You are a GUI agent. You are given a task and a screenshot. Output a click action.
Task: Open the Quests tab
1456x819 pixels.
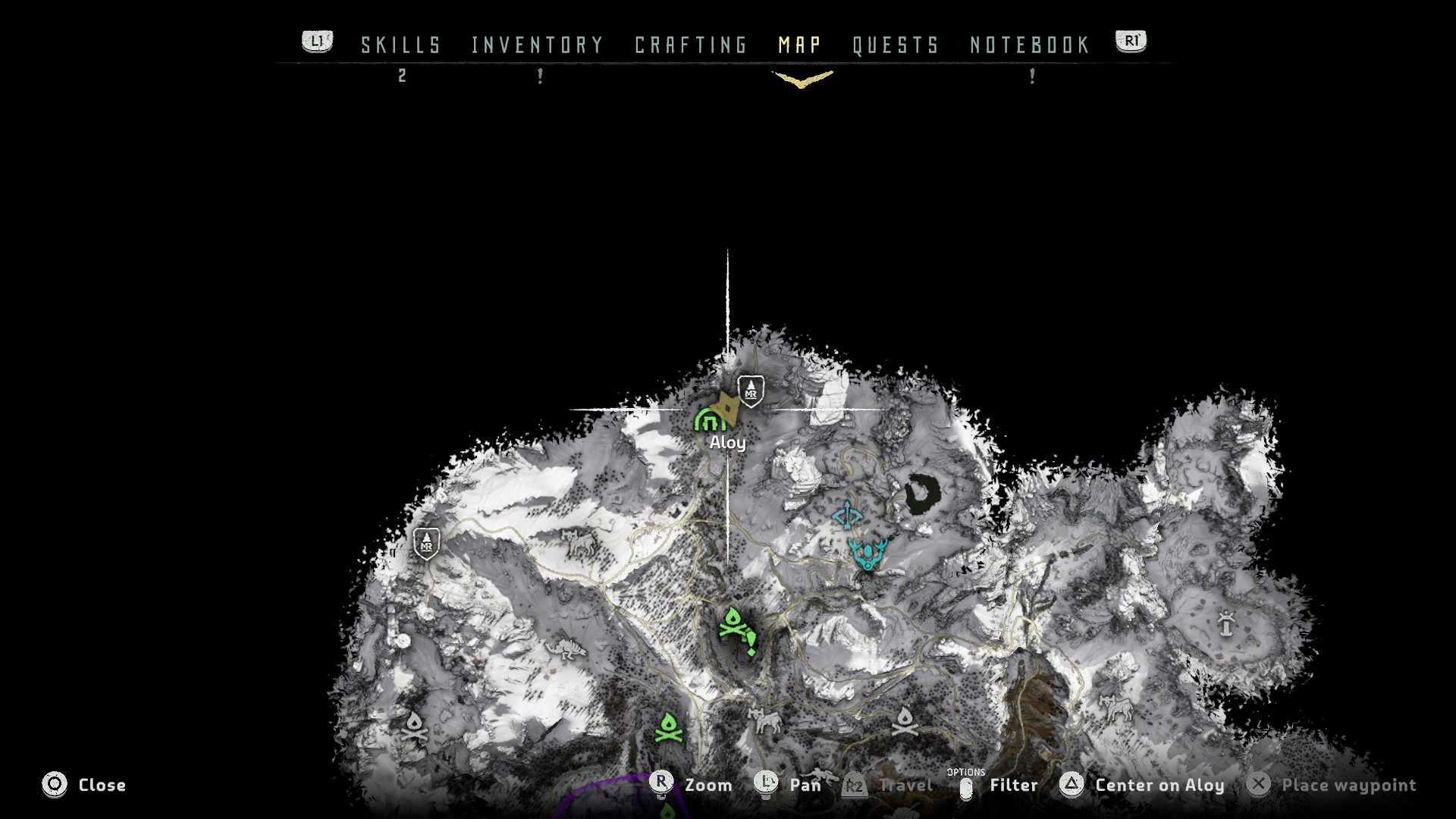(896, 45)
